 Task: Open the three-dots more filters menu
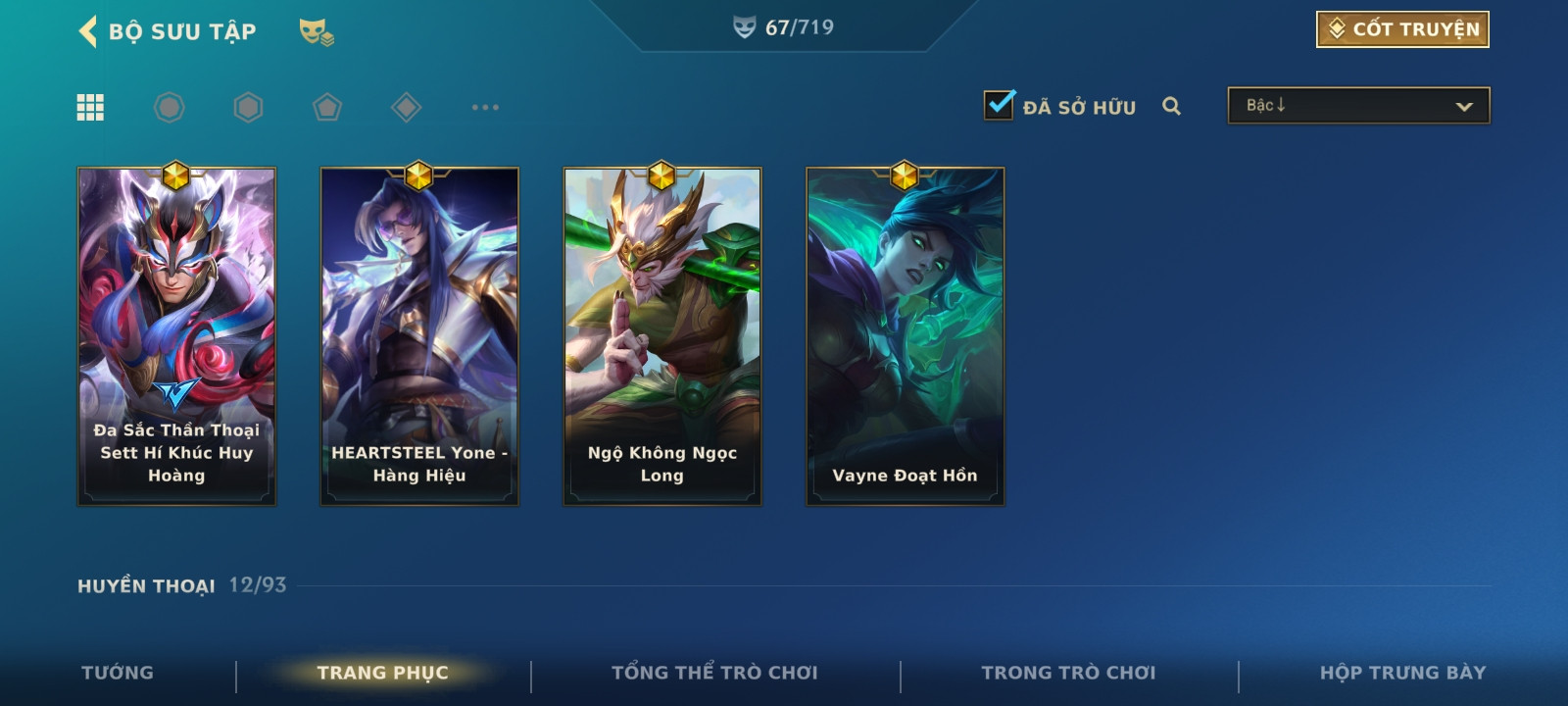(x=485, y=107)
